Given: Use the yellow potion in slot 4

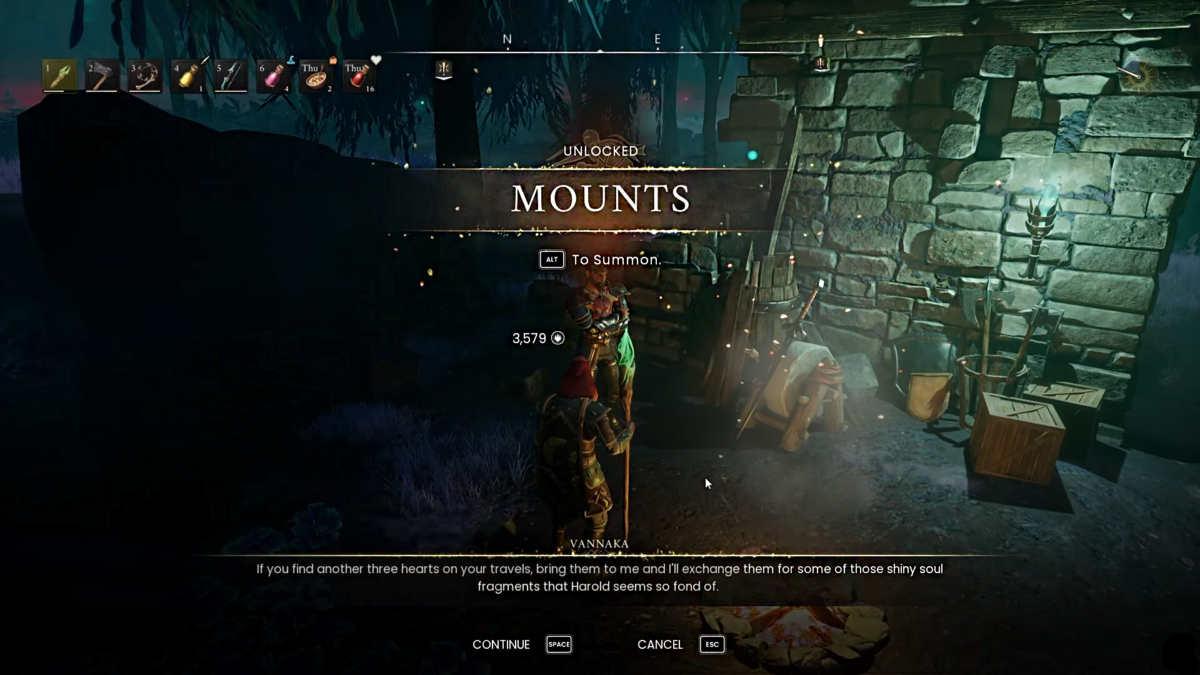Looking at the screenshot, I should click(188, 76).
